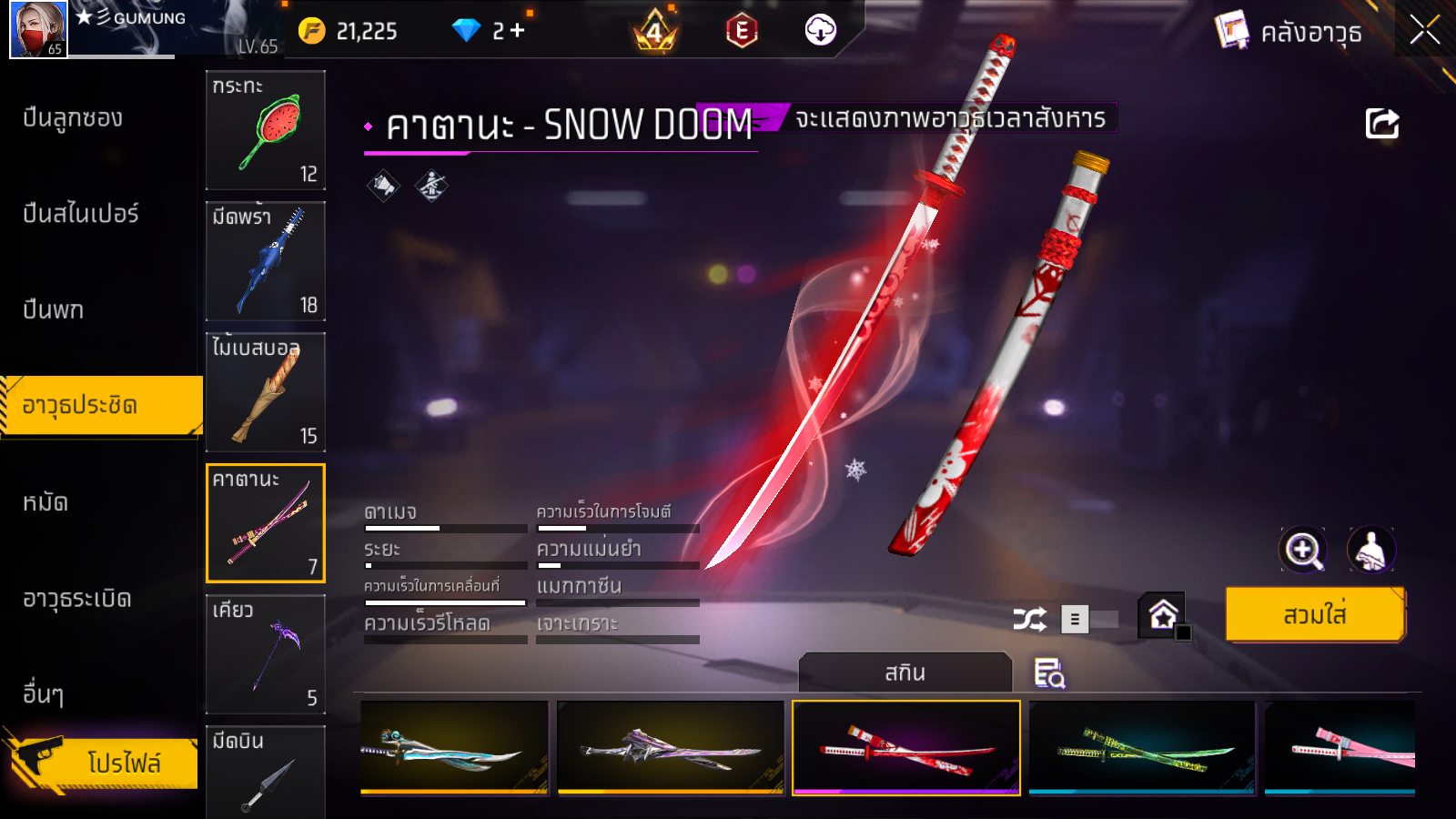This screenshot has width=1456, height=819.
Task: Switch to sniper rifle category
Action: click(80, 214)
